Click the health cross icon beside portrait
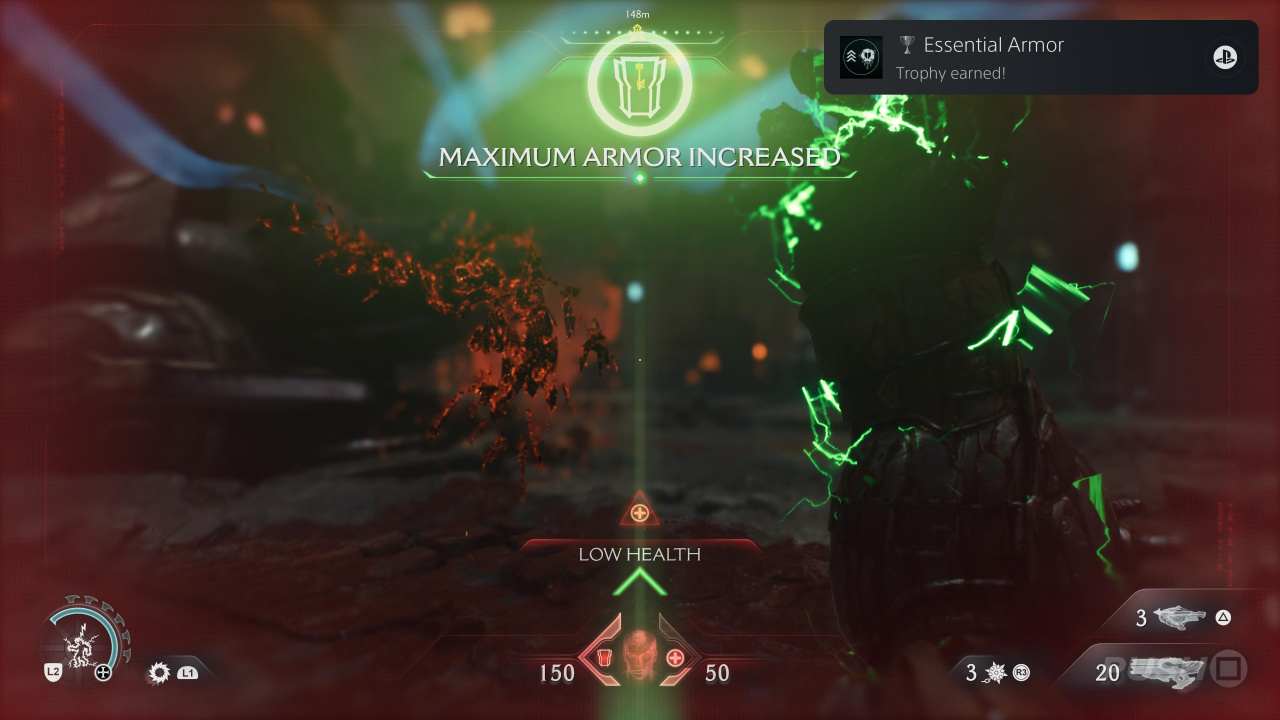Viewport: 1280px width, 720px height. coord(675,658)
